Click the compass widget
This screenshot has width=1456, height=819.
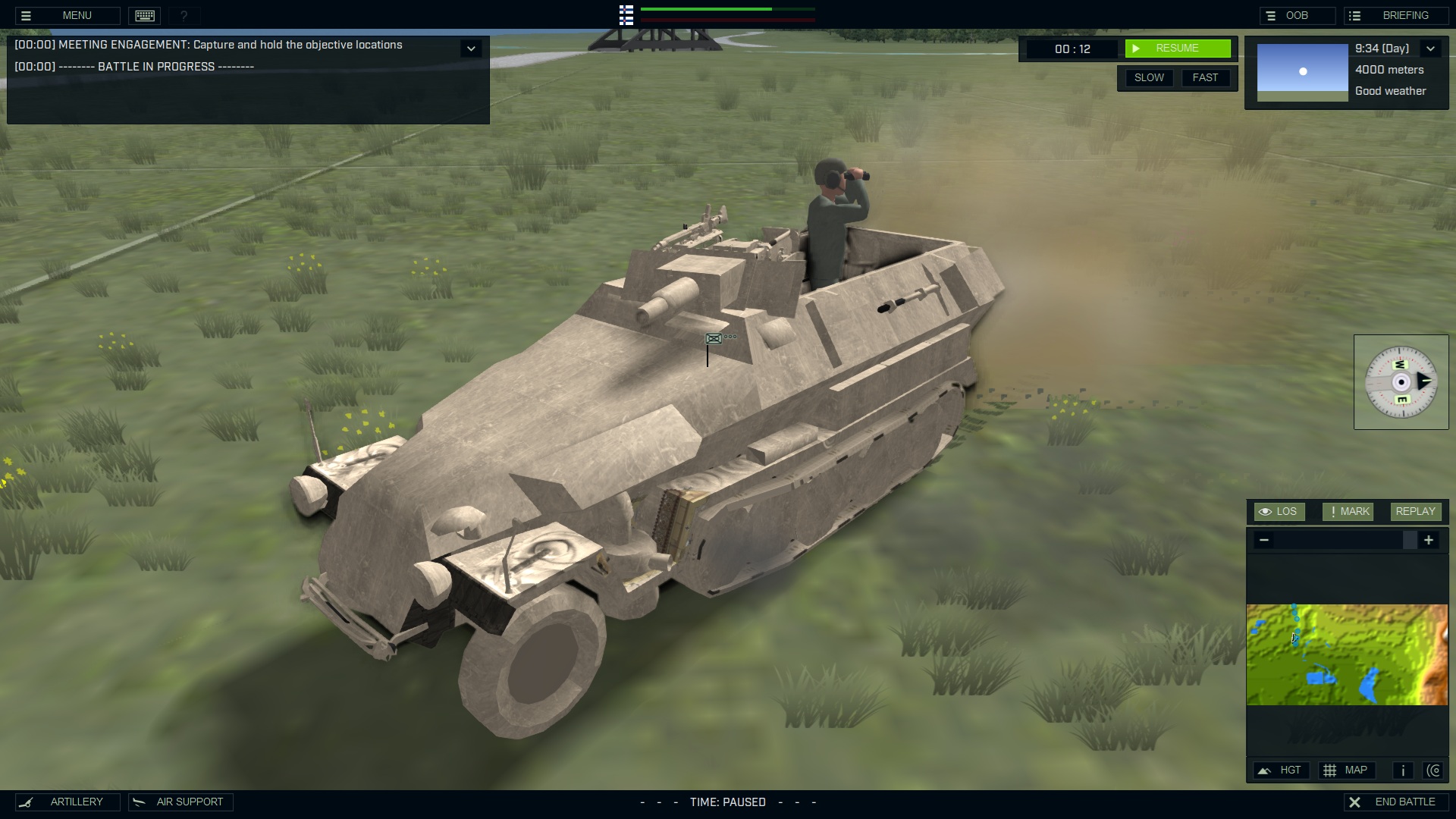(x=1403, y=382)
